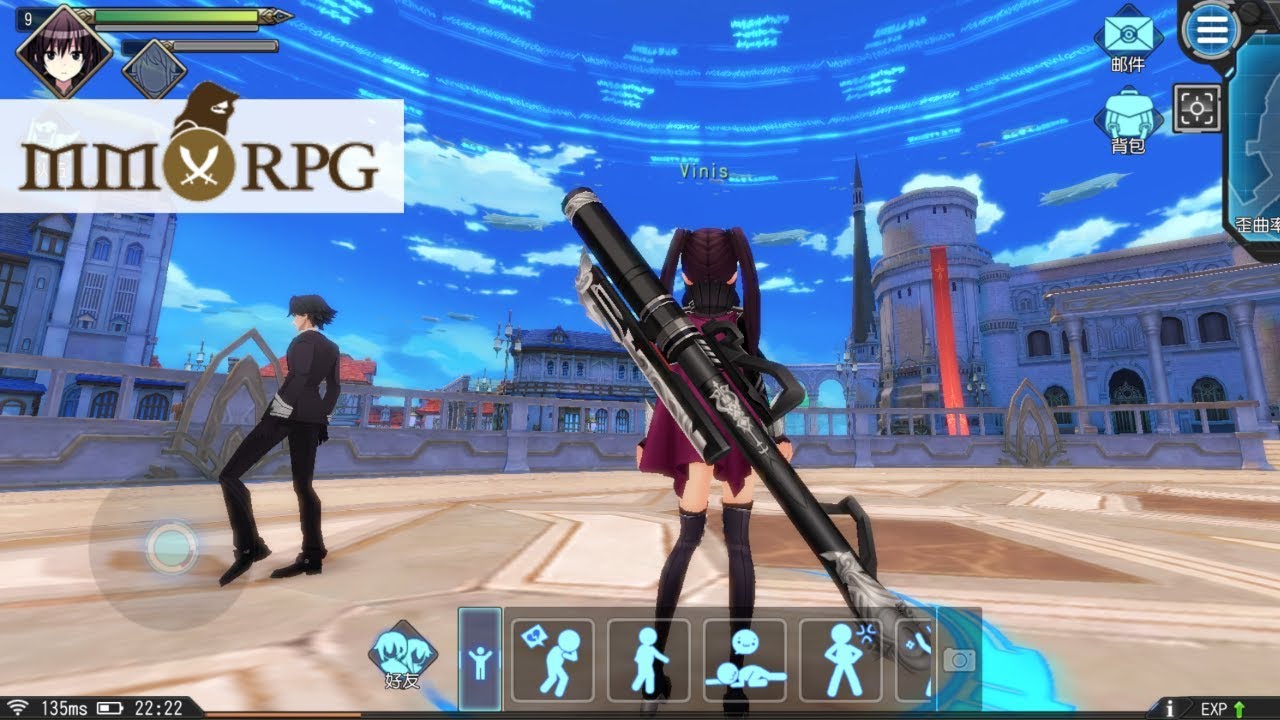Click the target crosshair button
1280x720 pixels.
click(1197, 108)
